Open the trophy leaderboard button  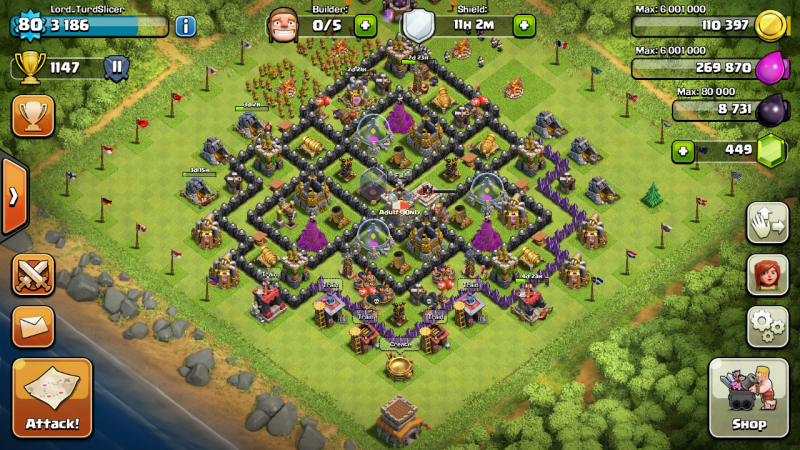point(33,116)
